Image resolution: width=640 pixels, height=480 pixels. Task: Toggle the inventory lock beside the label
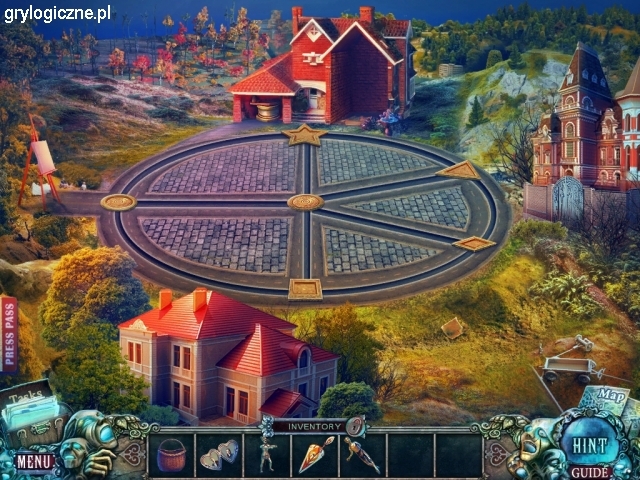[354, 426]
